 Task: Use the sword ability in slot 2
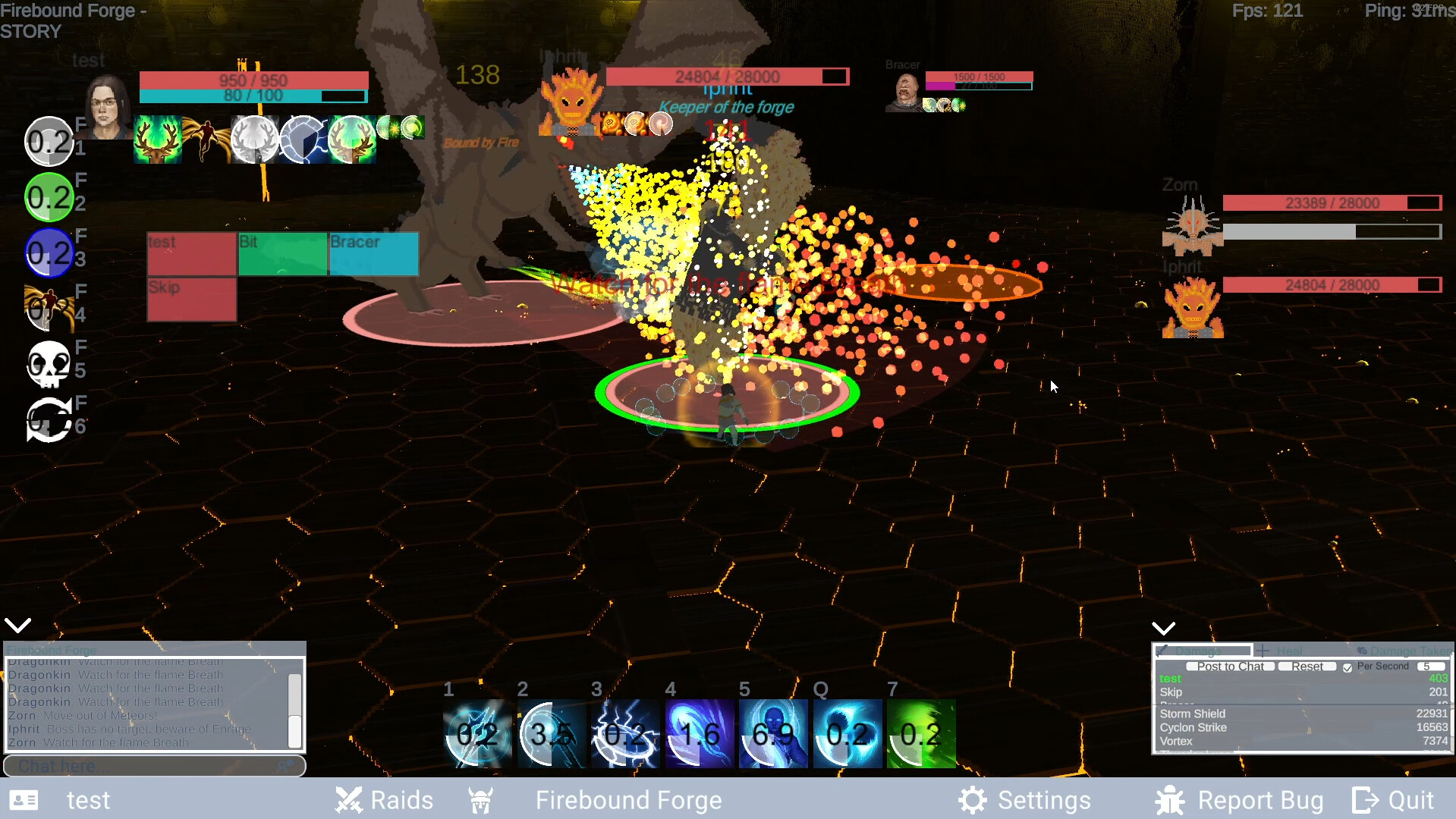(552, 733)
